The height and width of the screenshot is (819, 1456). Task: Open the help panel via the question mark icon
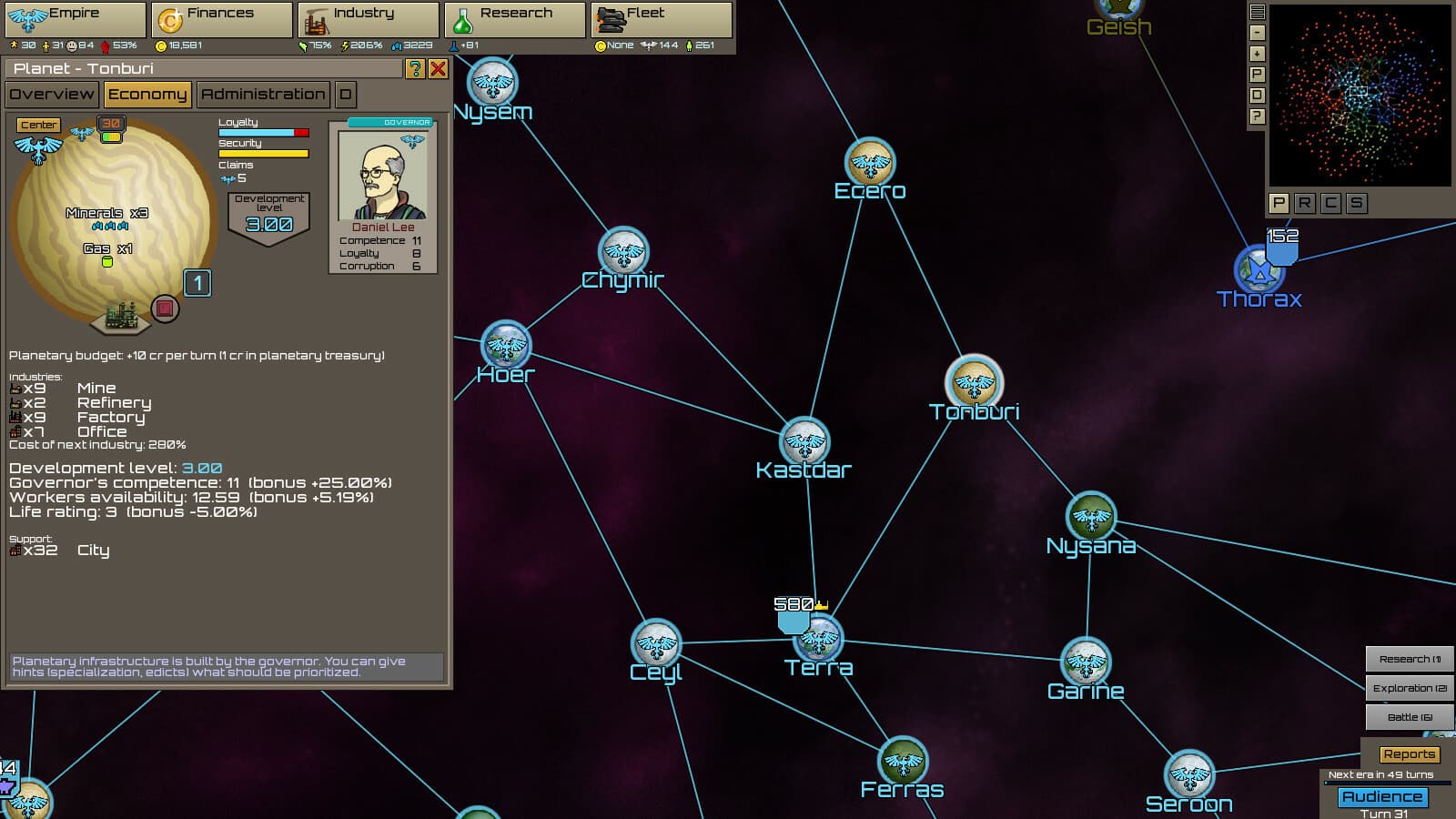pos(417,68)
